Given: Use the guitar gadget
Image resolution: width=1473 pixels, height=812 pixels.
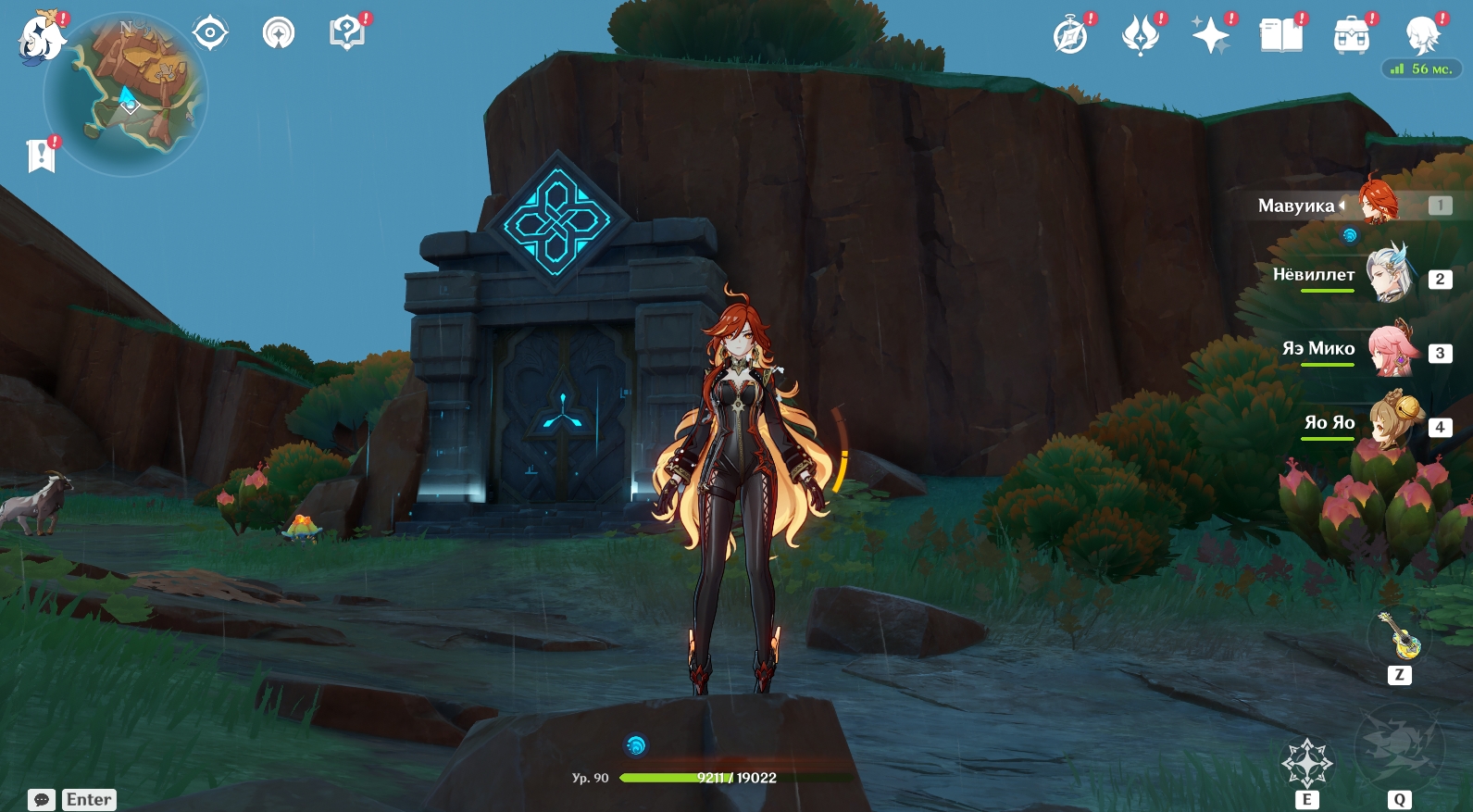Looking at the screenshot, I should click(x=1399, y=635).
